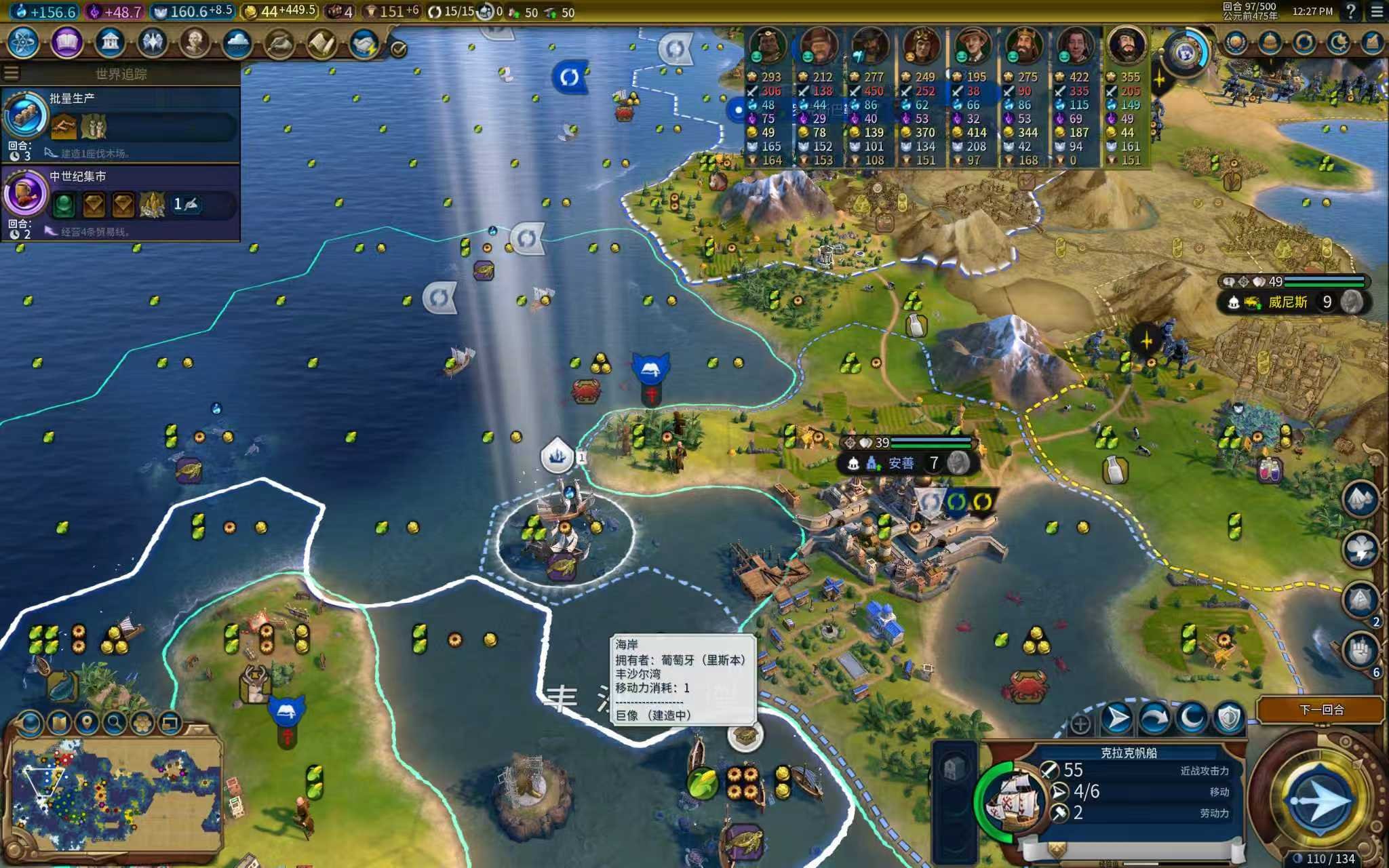
Task: Select the unit move-to arrow action
Action: point(1117,718)
